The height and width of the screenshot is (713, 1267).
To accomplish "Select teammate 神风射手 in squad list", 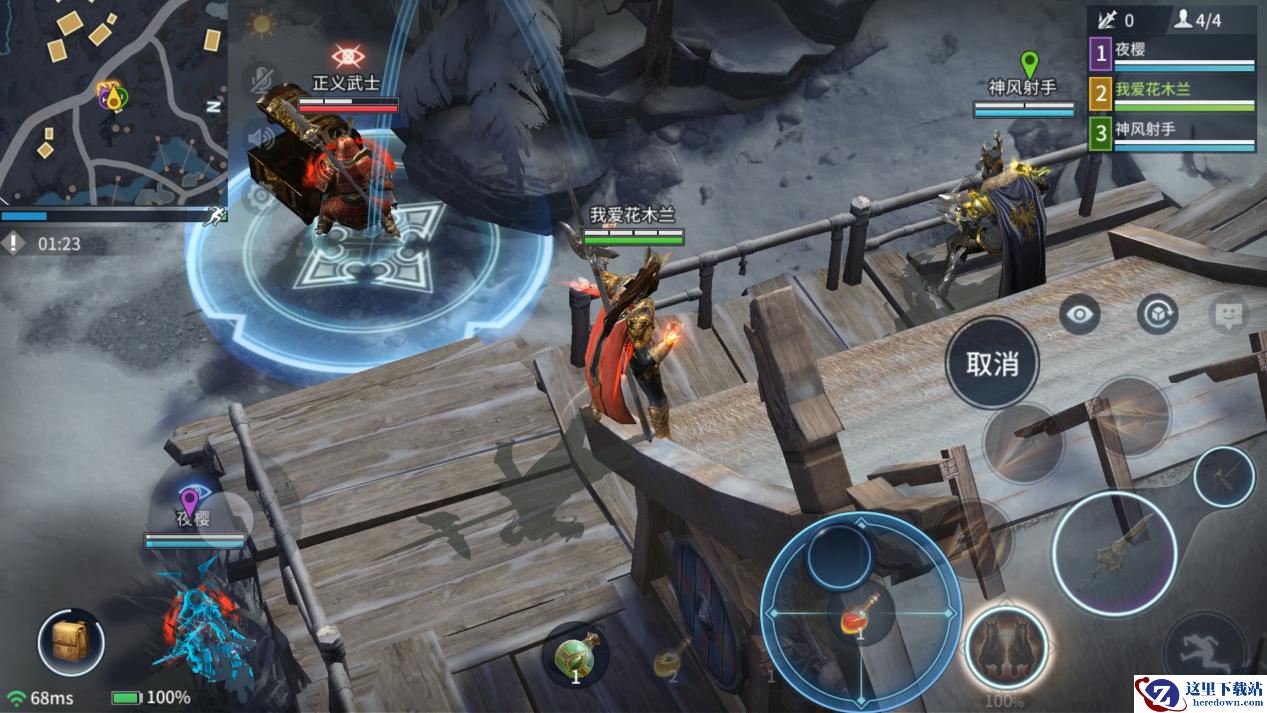I will 1171,133.
